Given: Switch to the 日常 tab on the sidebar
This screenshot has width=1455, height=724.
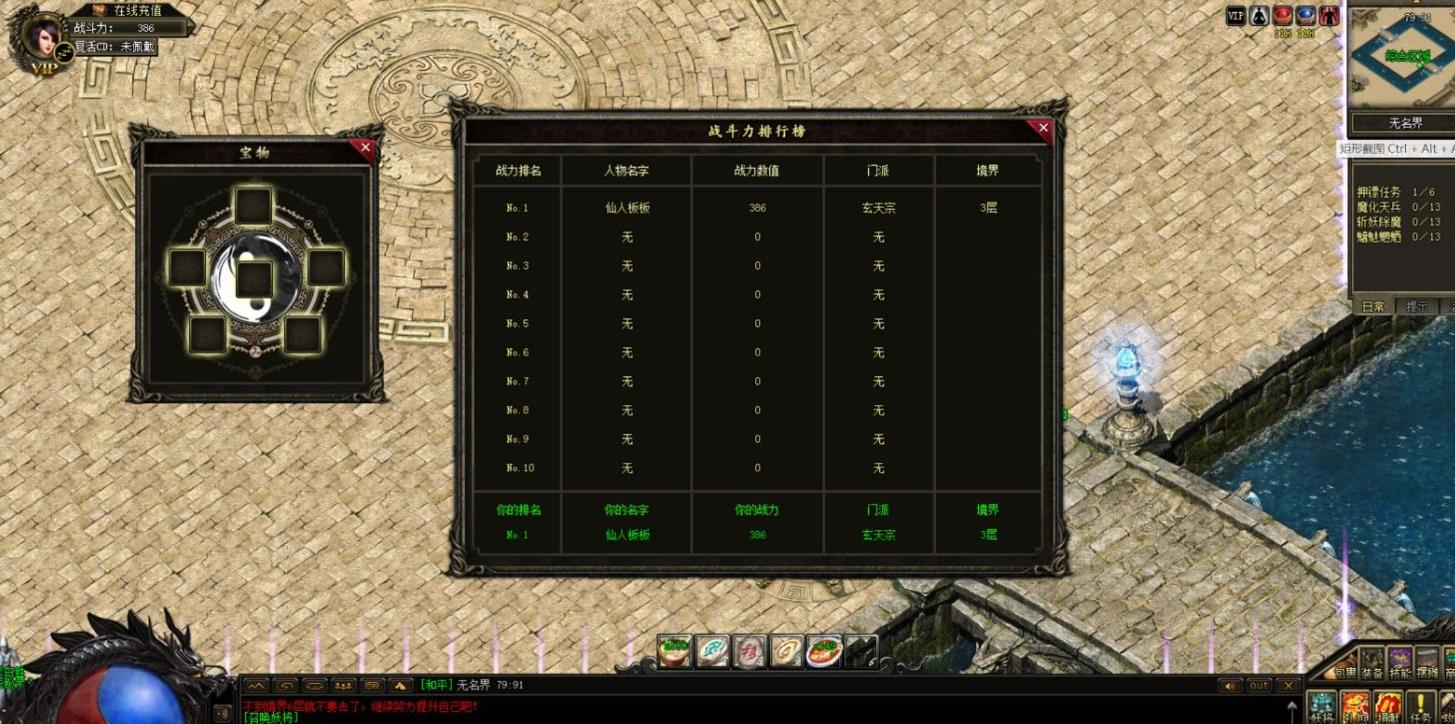Looking at the screenshot, I should coord(1372,307).
